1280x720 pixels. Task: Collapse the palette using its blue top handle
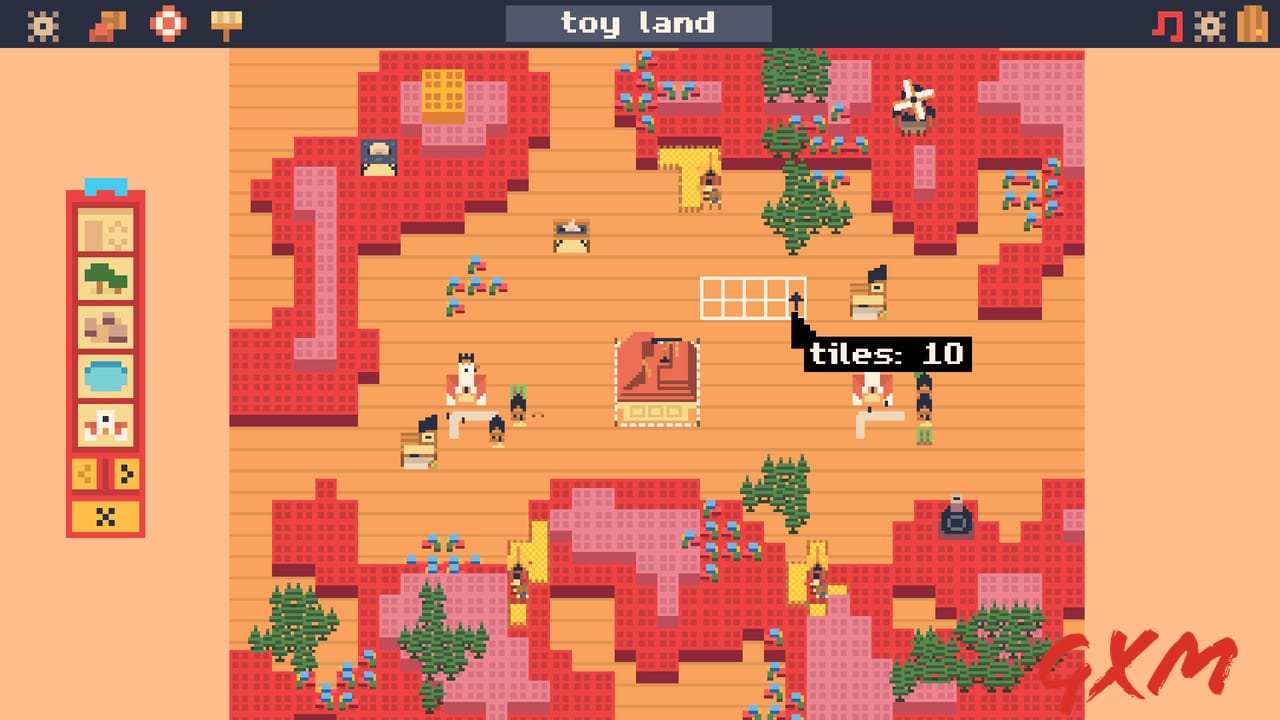(x=104, y=186)
